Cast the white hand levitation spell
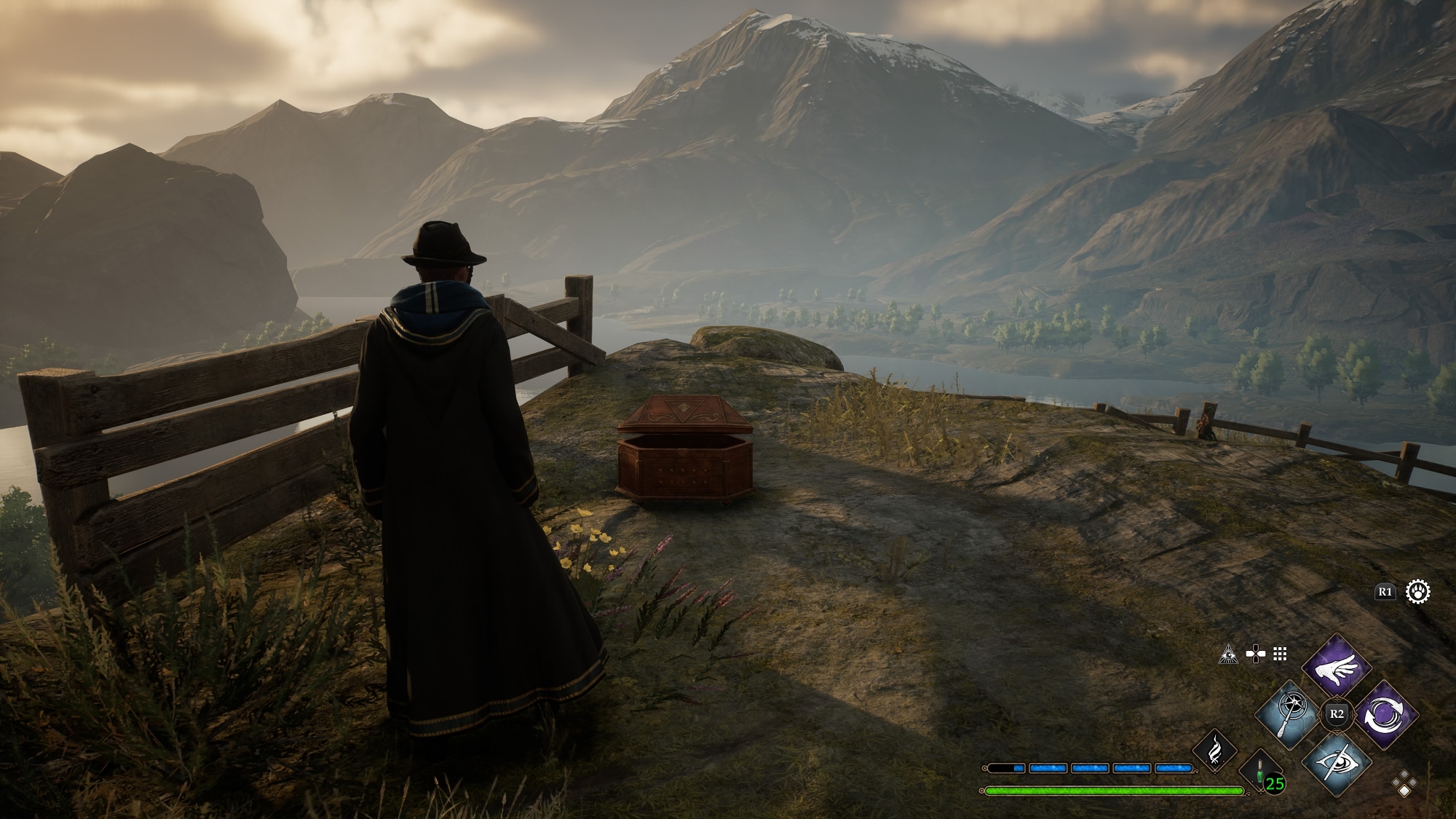The image size is (1456, 819). coord(1337,665)
